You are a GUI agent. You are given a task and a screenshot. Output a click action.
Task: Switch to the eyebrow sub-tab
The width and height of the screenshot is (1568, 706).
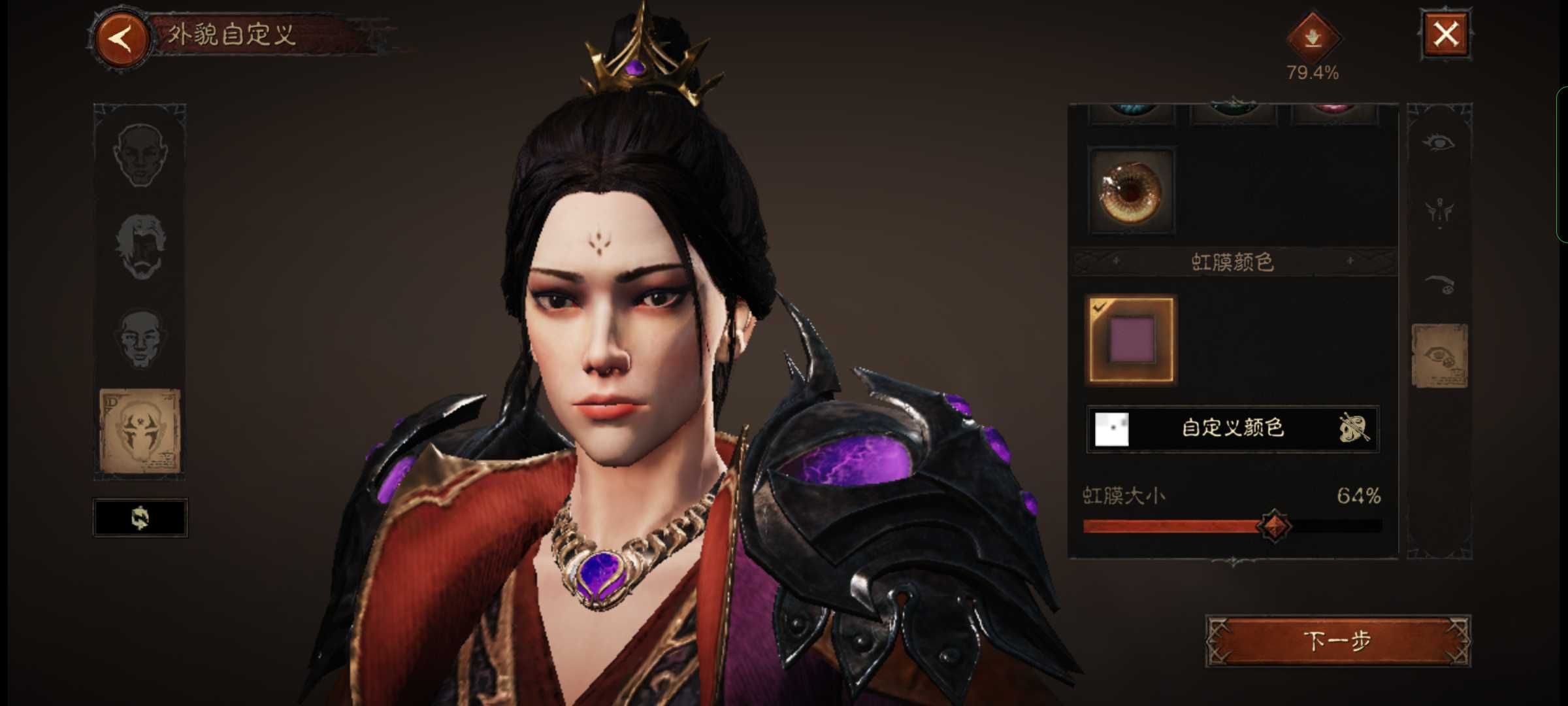(1440, 284)
